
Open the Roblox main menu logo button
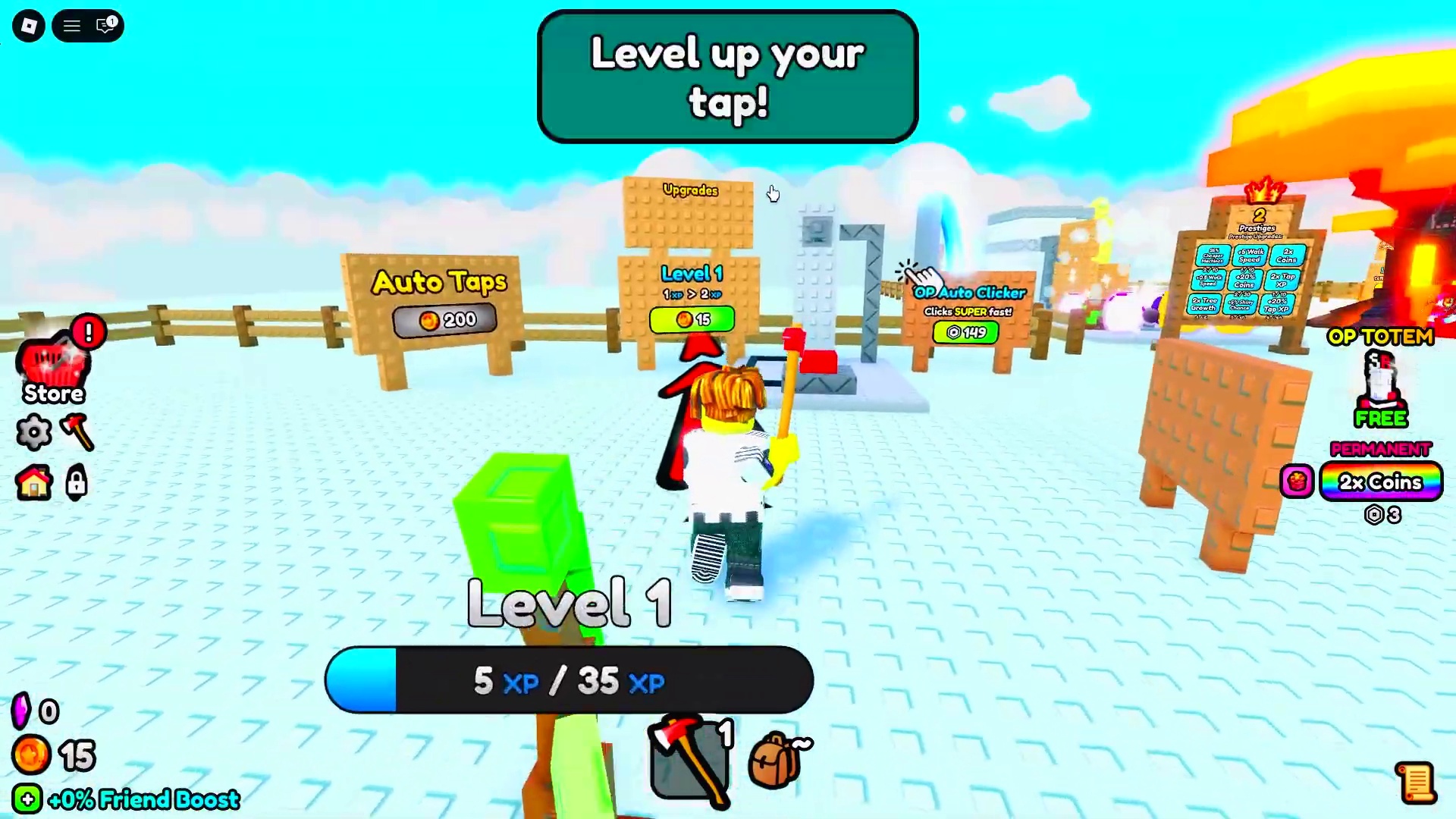[x=29, y=27]
